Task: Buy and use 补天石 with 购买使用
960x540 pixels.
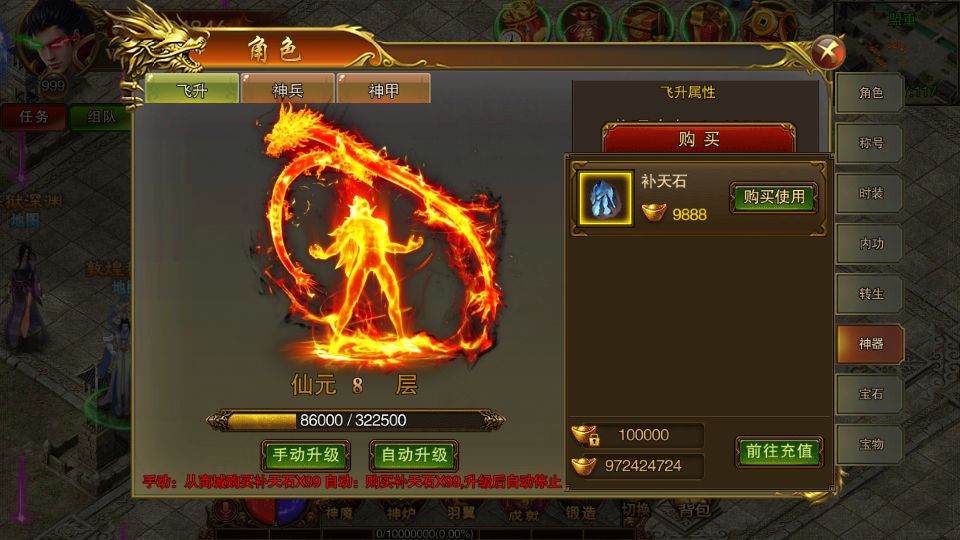Action: click(x=774, y=197)
